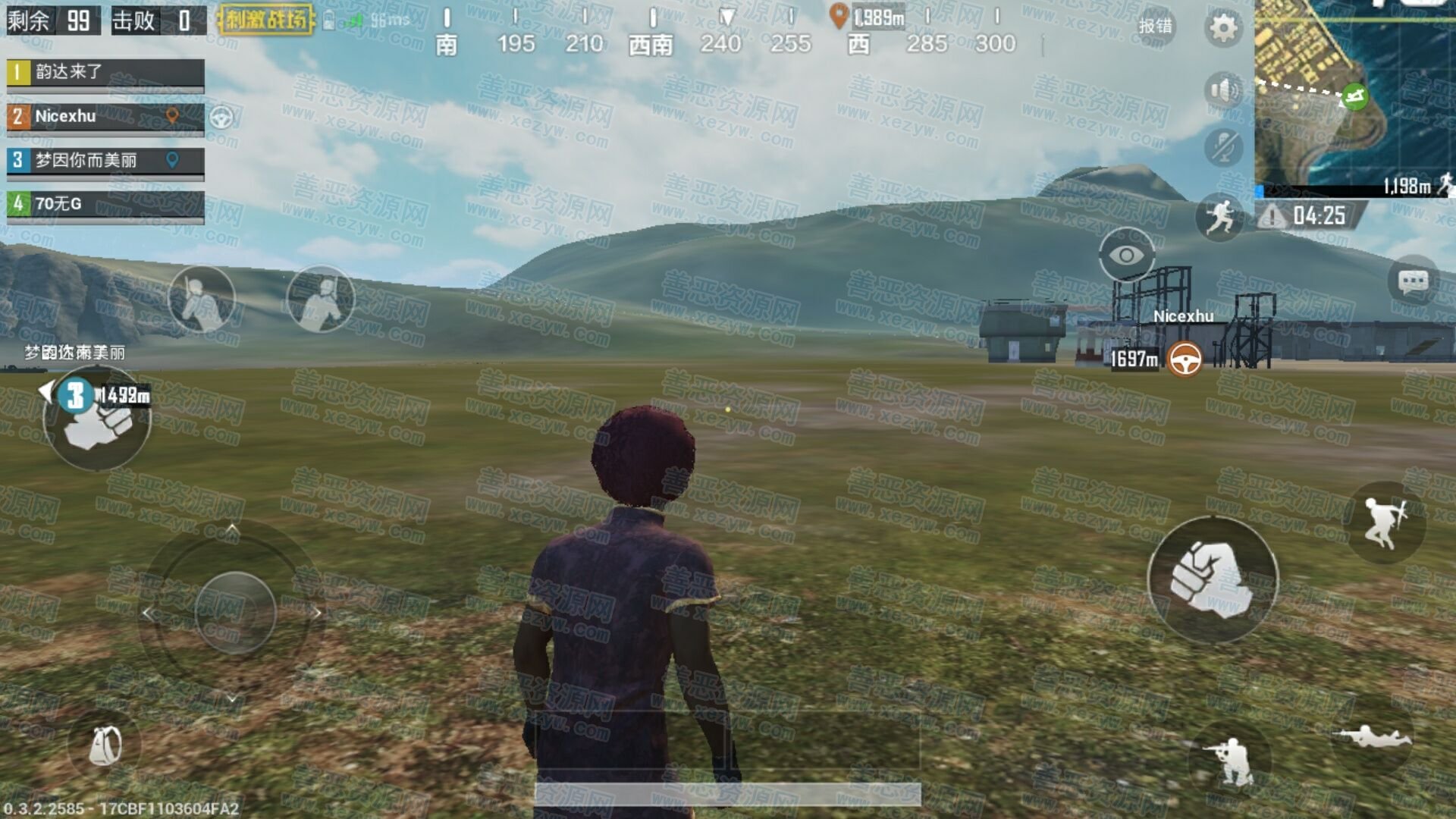The width and height of the screenshot is (1456, 819).
Task: Go prone with the lying soldier icon
Action: point(1373,736)
